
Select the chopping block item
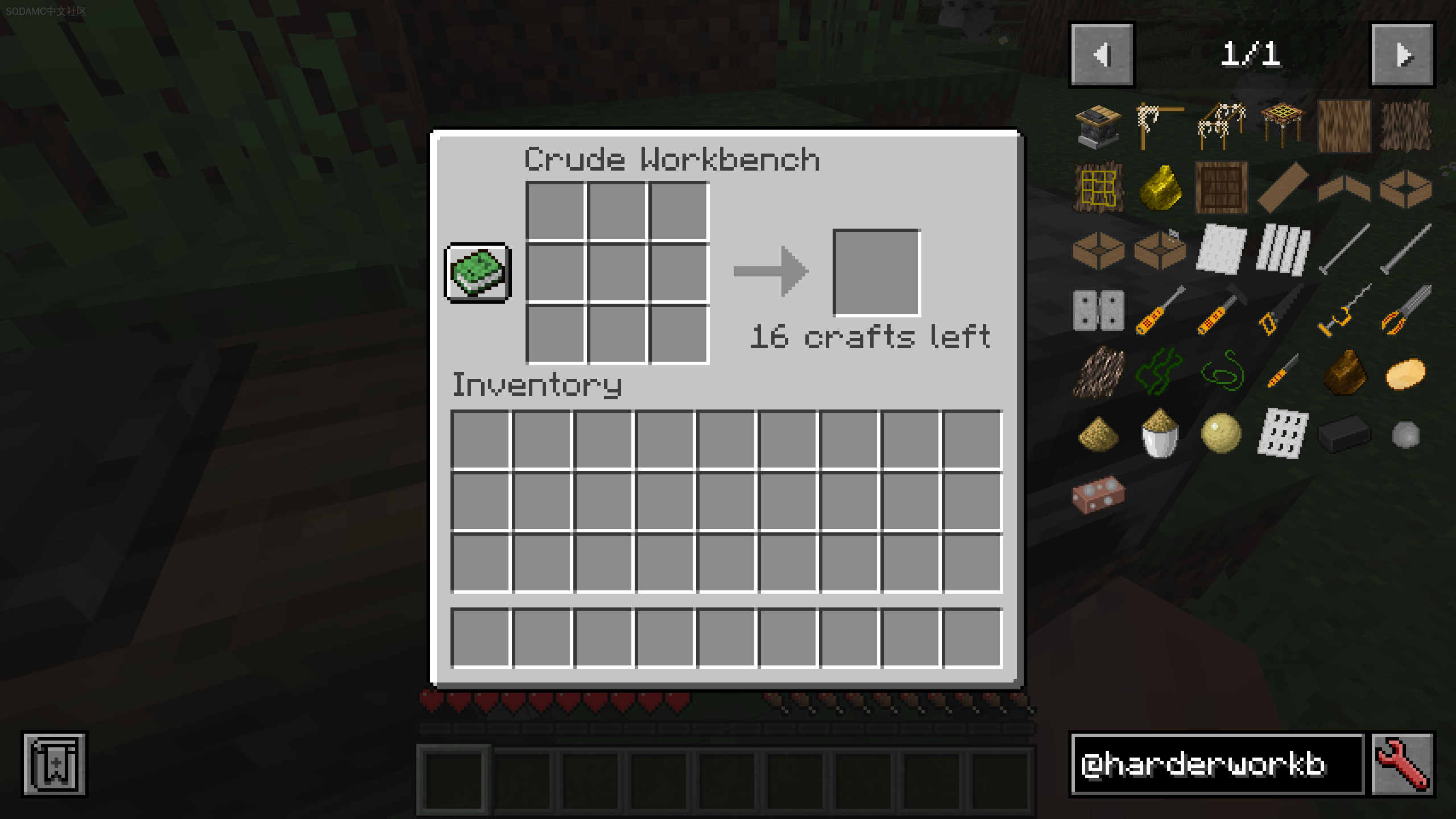pos(1098,126)
